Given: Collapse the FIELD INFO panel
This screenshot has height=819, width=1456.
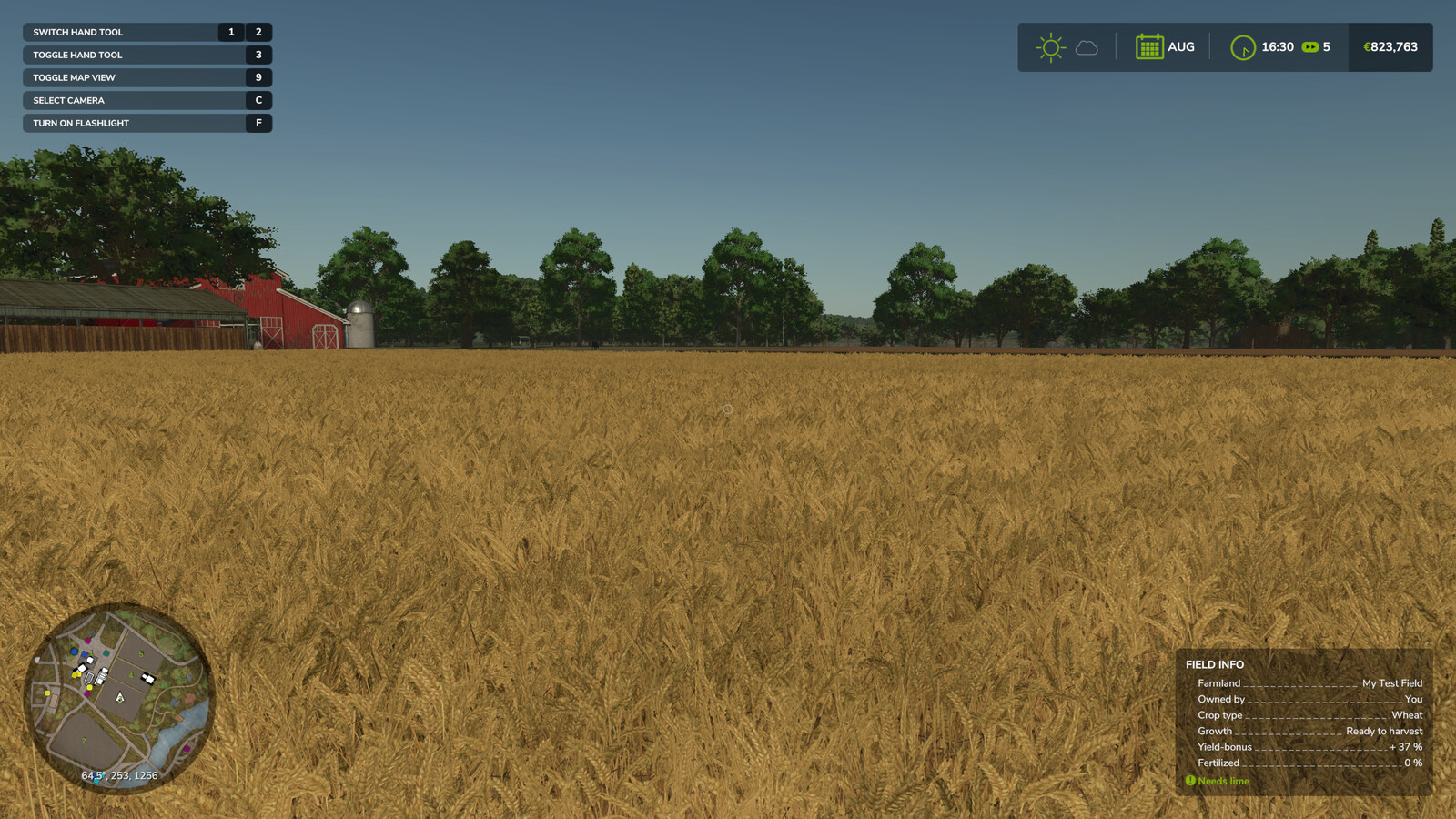Looking at the screenshot, I should [1210, 664].
